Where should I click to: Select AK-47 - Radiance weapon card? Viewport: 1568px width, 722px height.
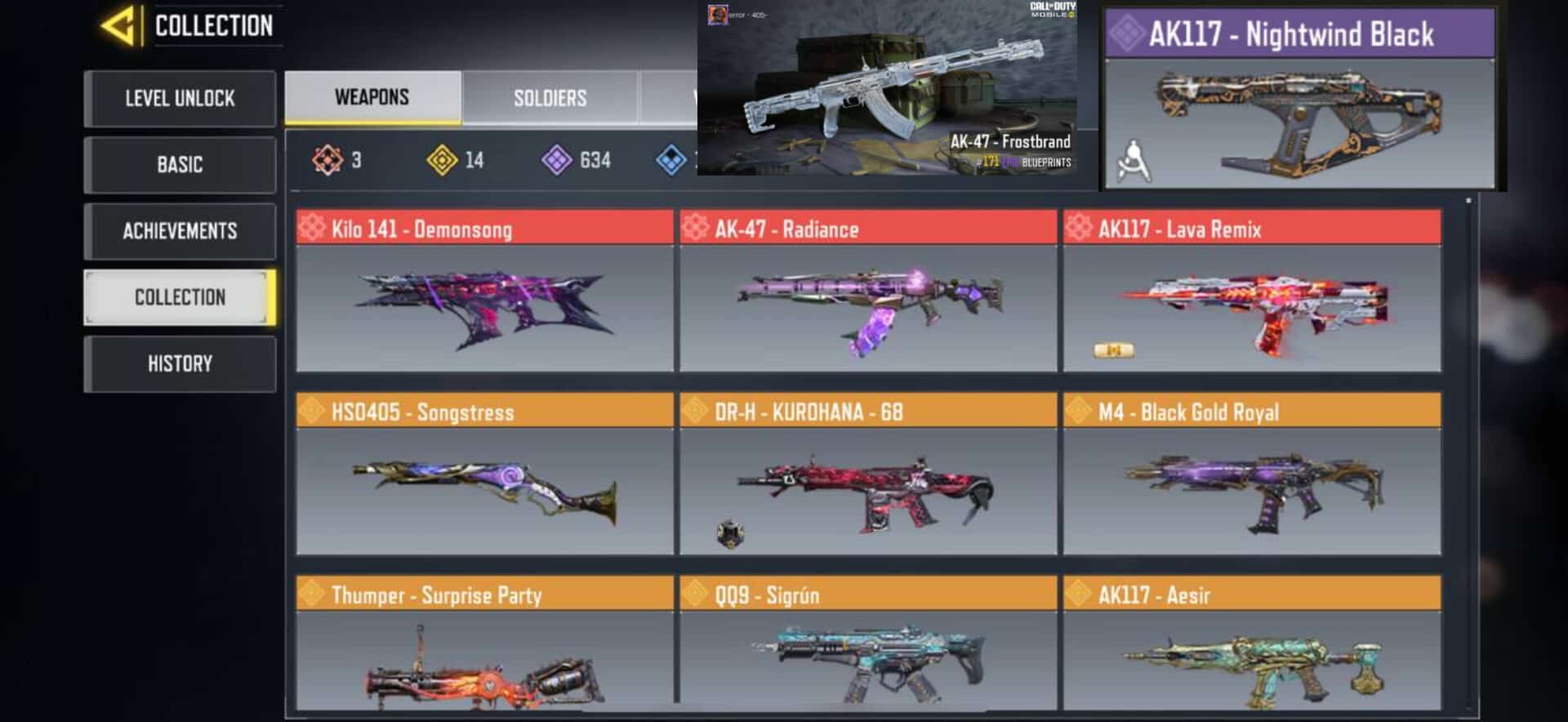pos(868,292)
